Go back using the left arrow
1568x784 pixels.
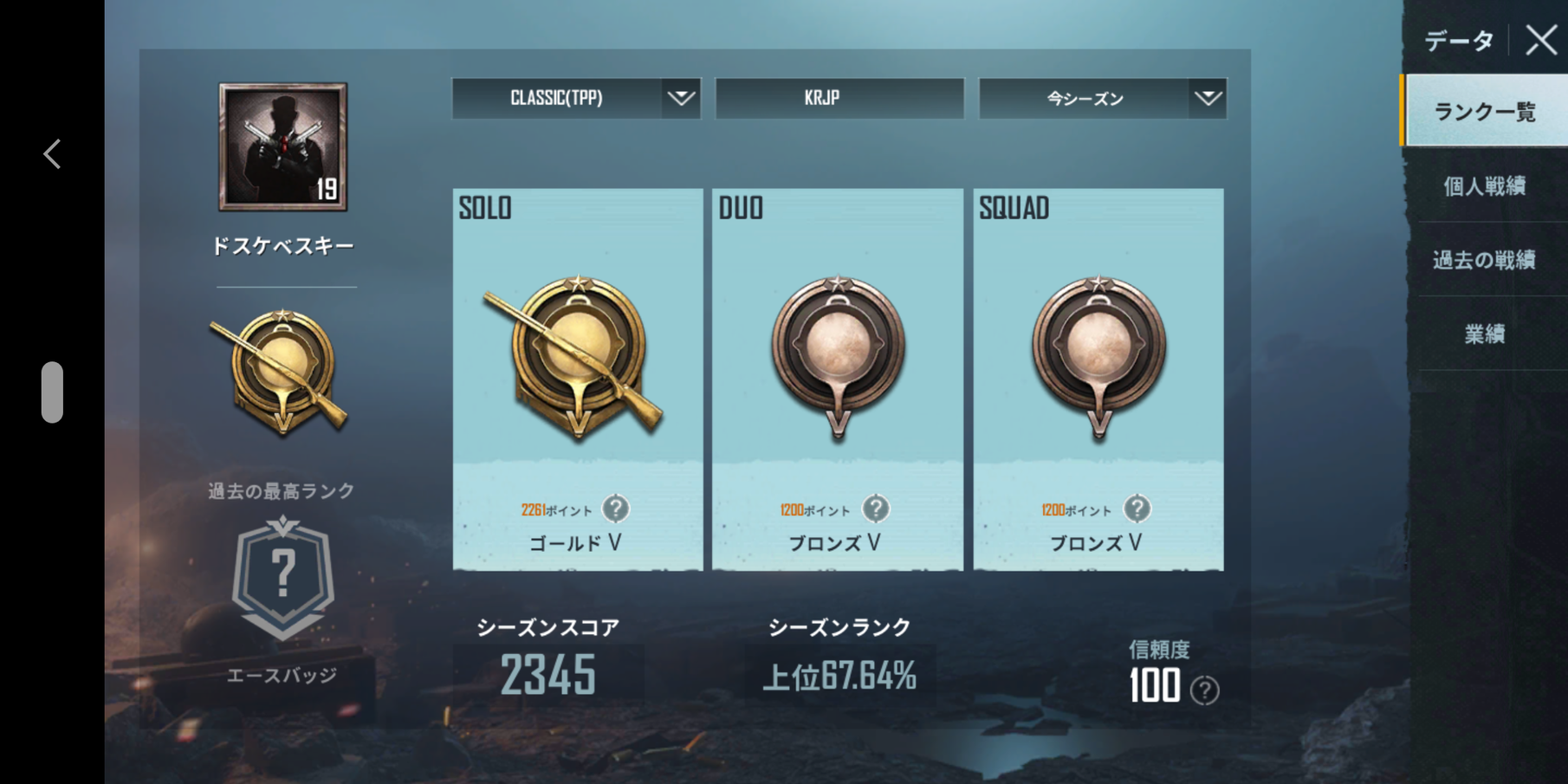click(x=53, y=154)
